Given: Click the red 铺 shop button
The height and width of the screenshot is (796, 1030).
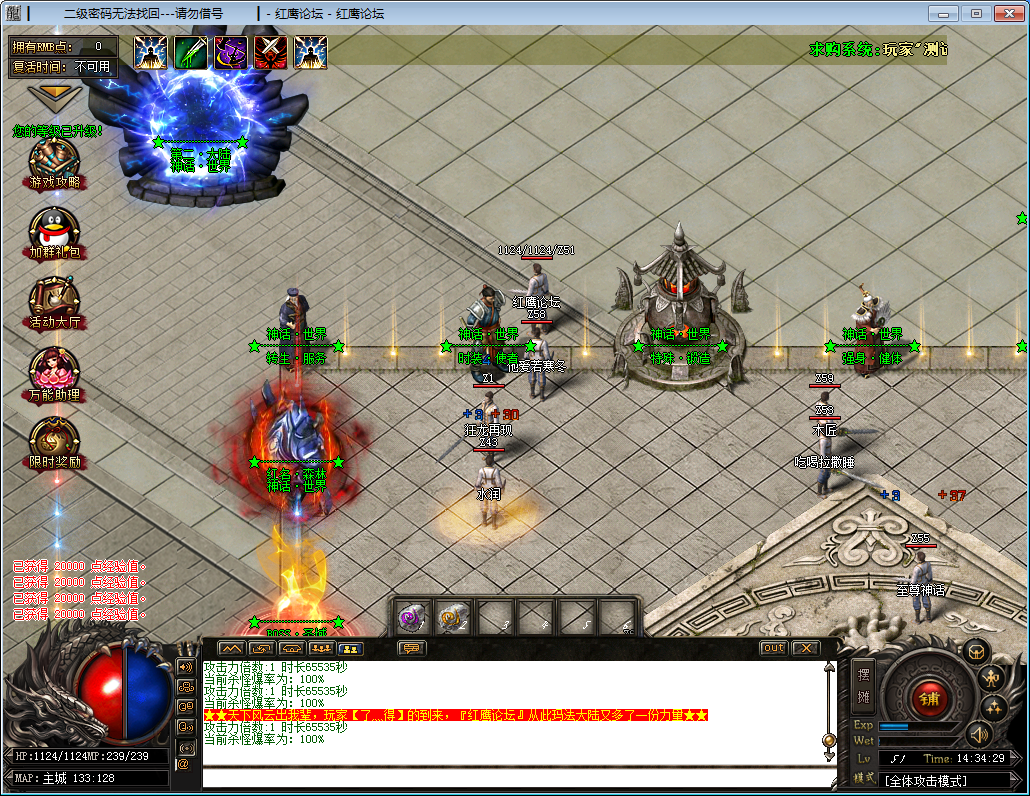Looking at the screenshot, I should 929,697.
